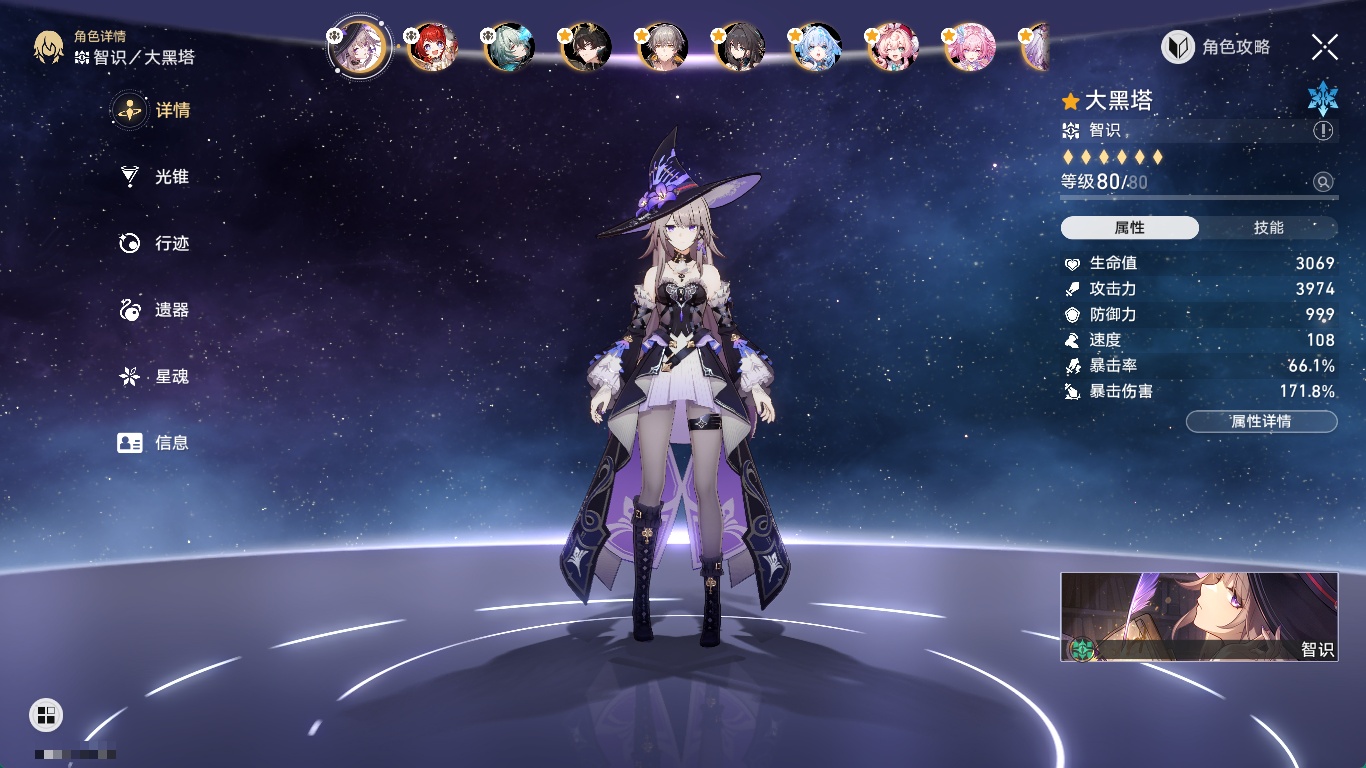Screen dimensions: 1366x768
Task: Open the 角色攻略 character guide
Action: click(1216, 47)
